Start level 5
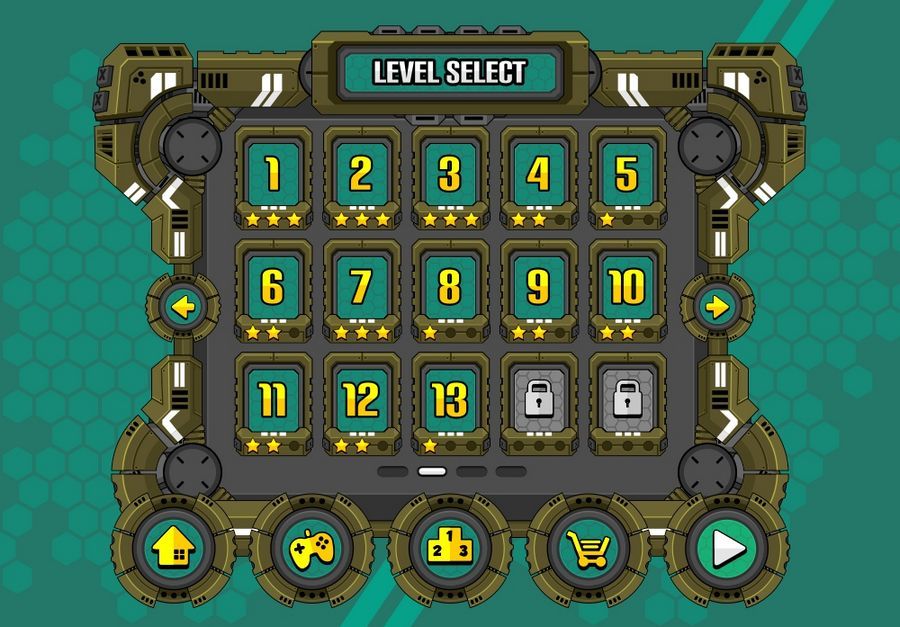Screen dimensions: 900x627 click(x=627, y=175)
